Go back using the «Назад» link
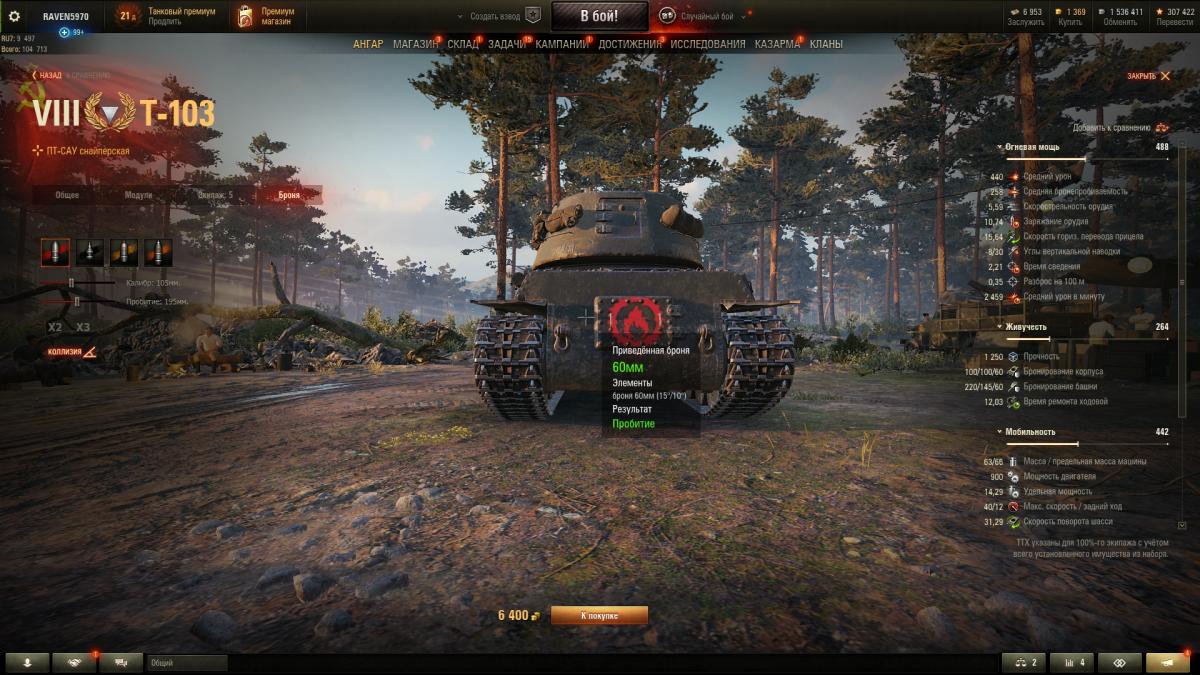This screenshot has width=1200, height=675. point(47,75)
